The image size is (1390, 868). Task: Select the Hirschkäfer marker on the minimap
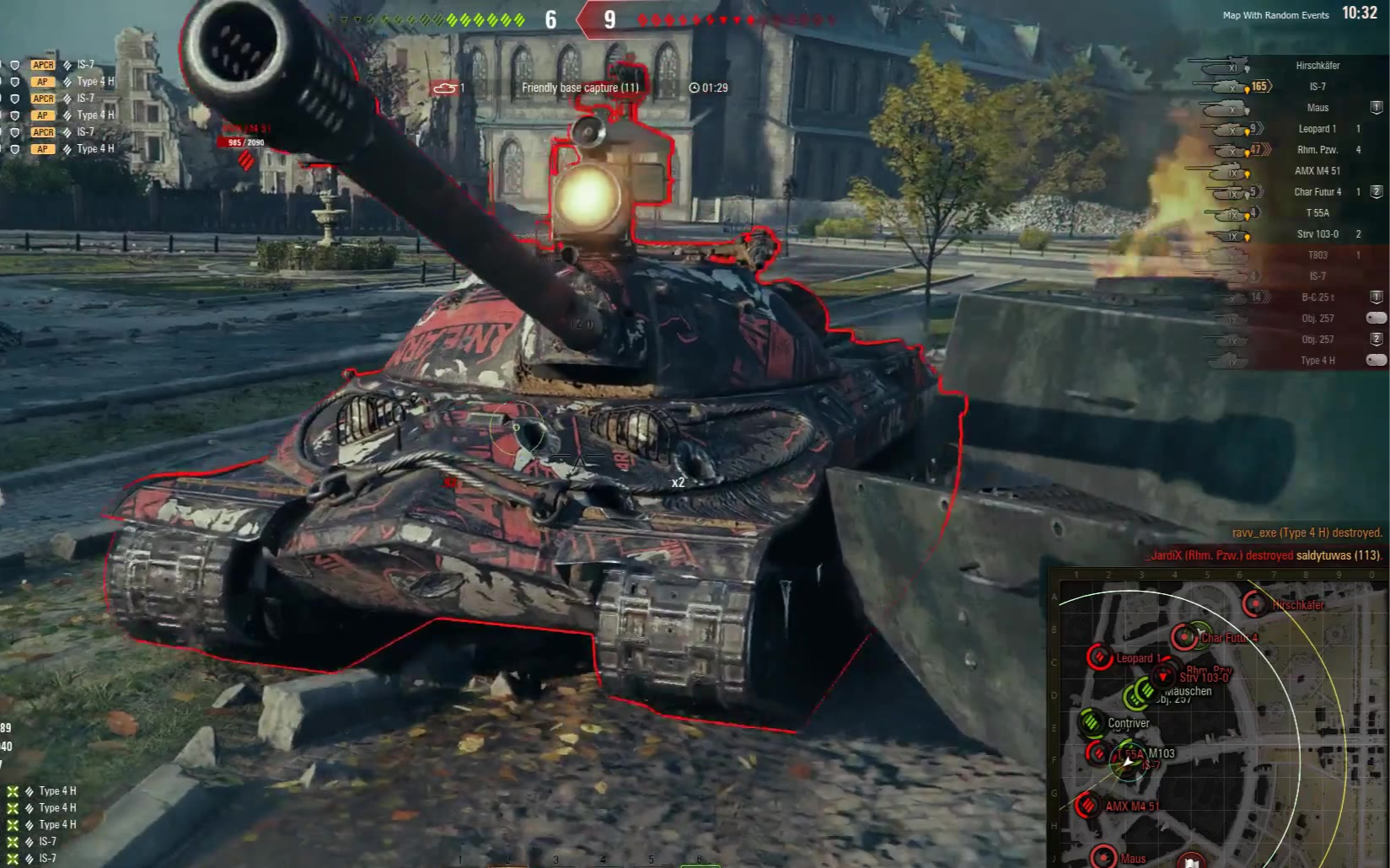[1255, 604]
